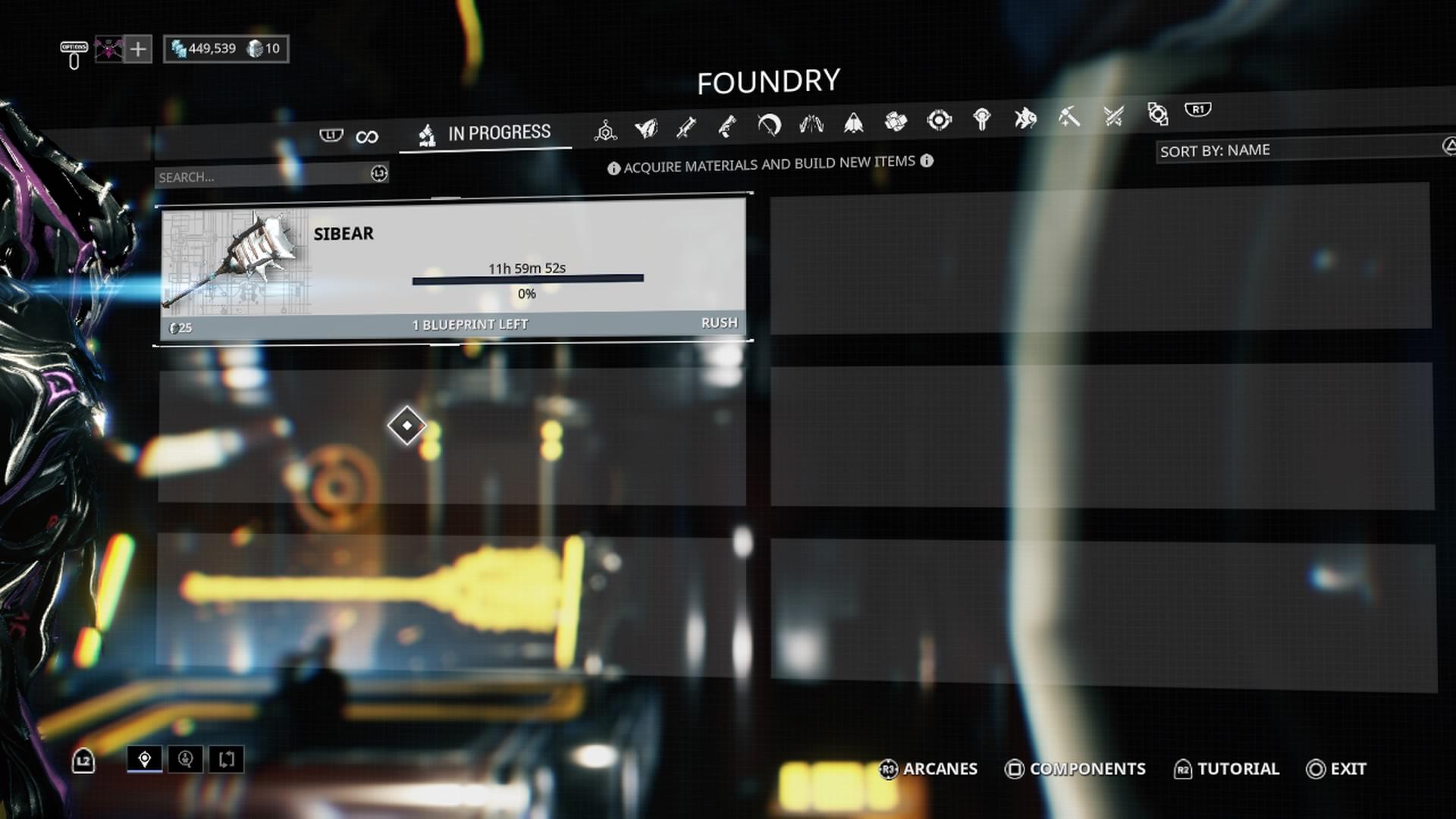This screenshot has height=819, width=1456.
Task: Click Rush on the Sibear build
Action: (719, 322)
